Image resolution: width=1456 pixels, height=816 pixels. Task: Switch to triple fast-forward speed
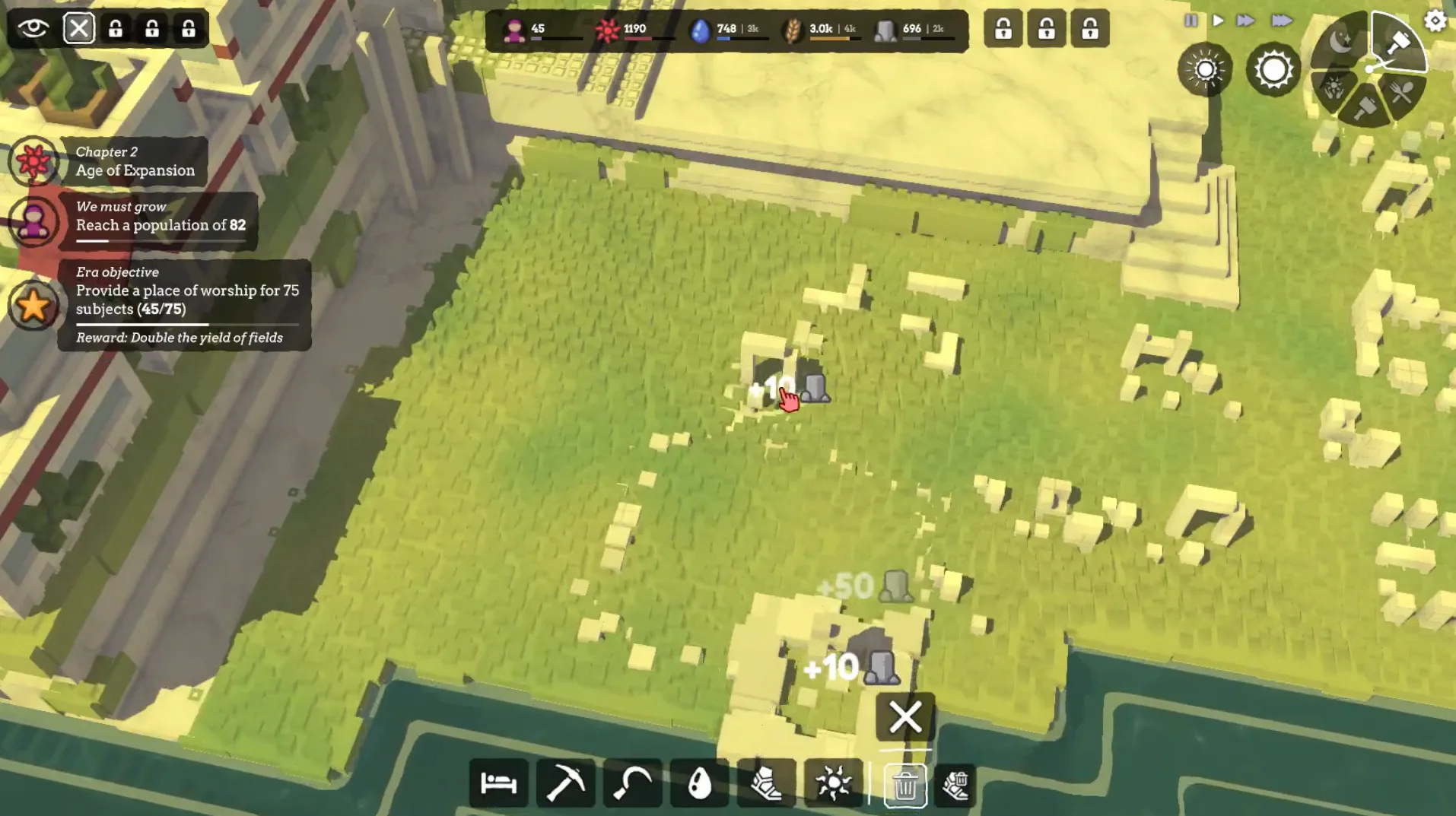coord(1282,21)
